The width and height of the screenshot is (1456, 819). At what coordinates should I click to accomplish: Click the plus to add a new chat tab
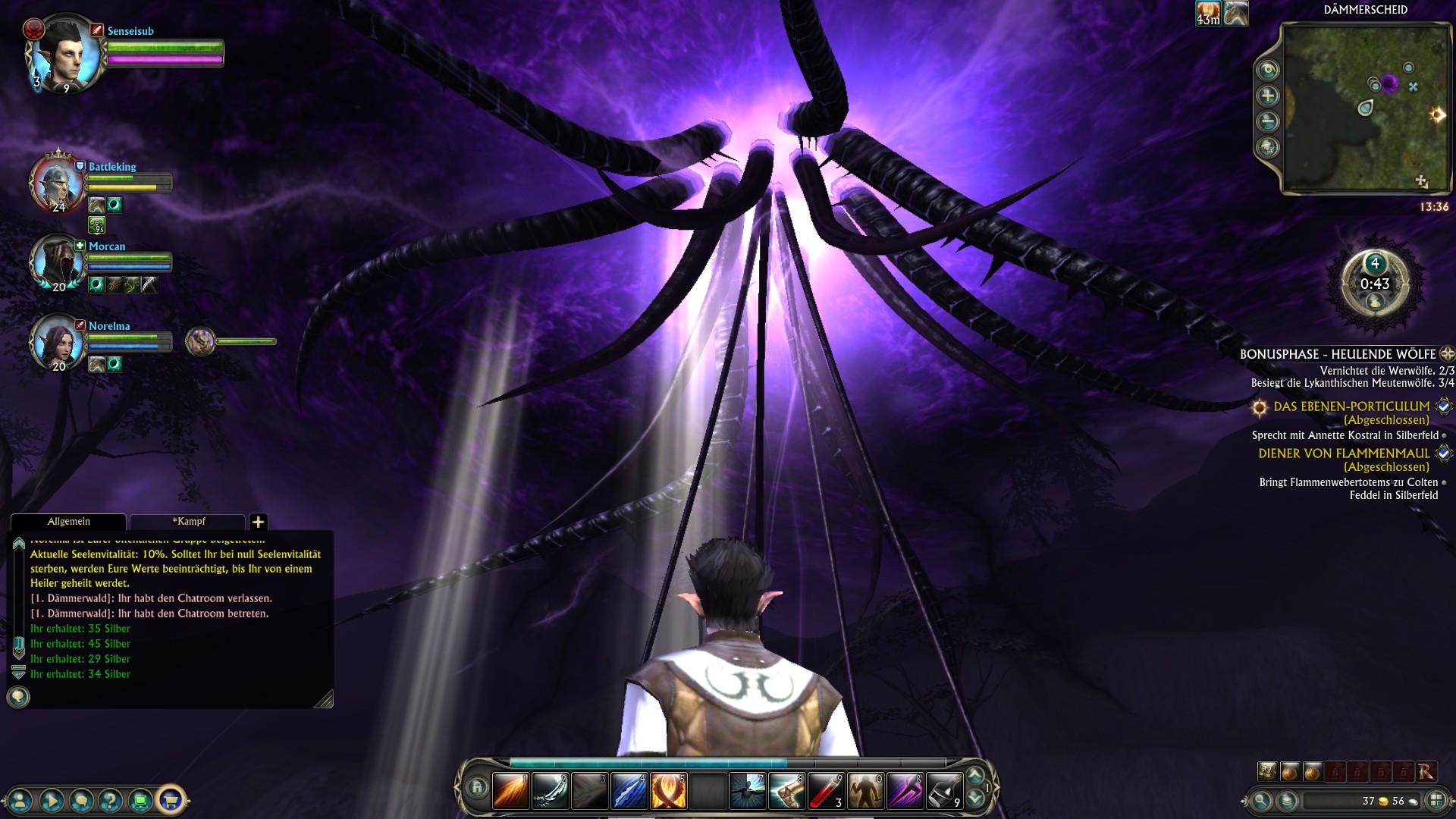[260, 522]
